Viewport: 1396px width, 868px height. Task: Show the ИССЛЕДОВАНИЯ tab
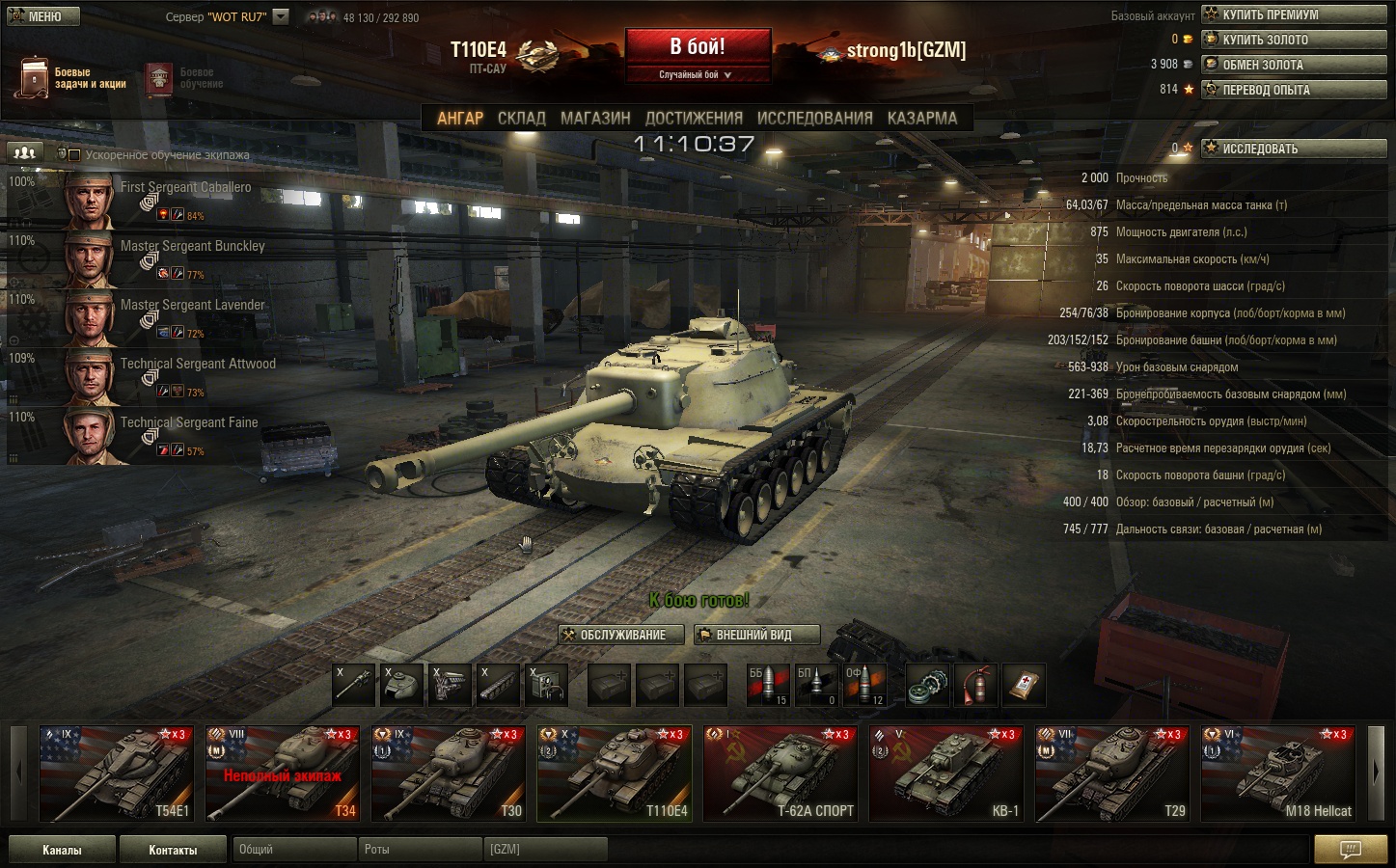(814, 118)
